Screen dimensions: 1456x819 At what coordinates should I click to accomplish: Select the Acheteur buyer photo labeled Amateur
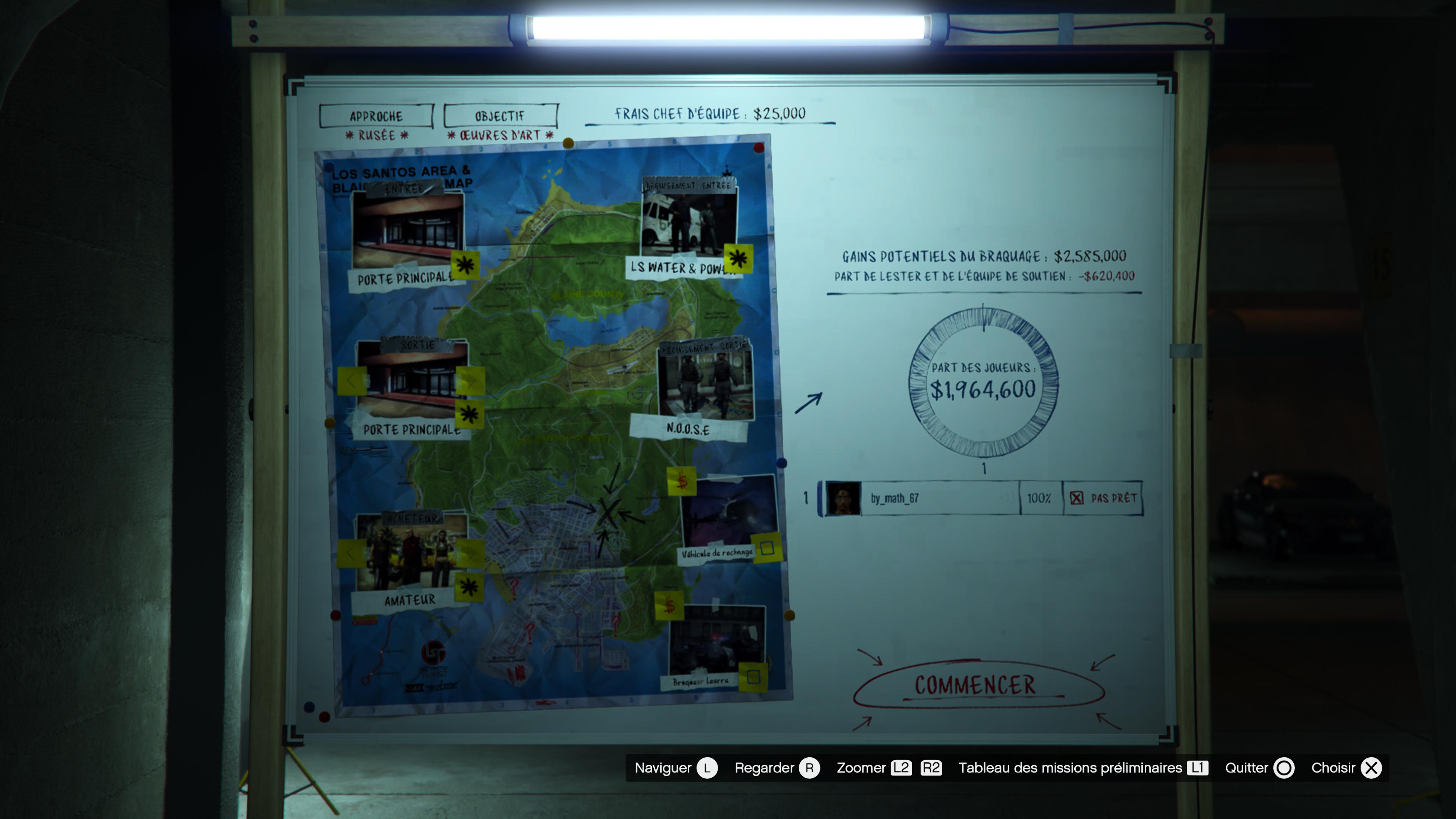(411, 551)
